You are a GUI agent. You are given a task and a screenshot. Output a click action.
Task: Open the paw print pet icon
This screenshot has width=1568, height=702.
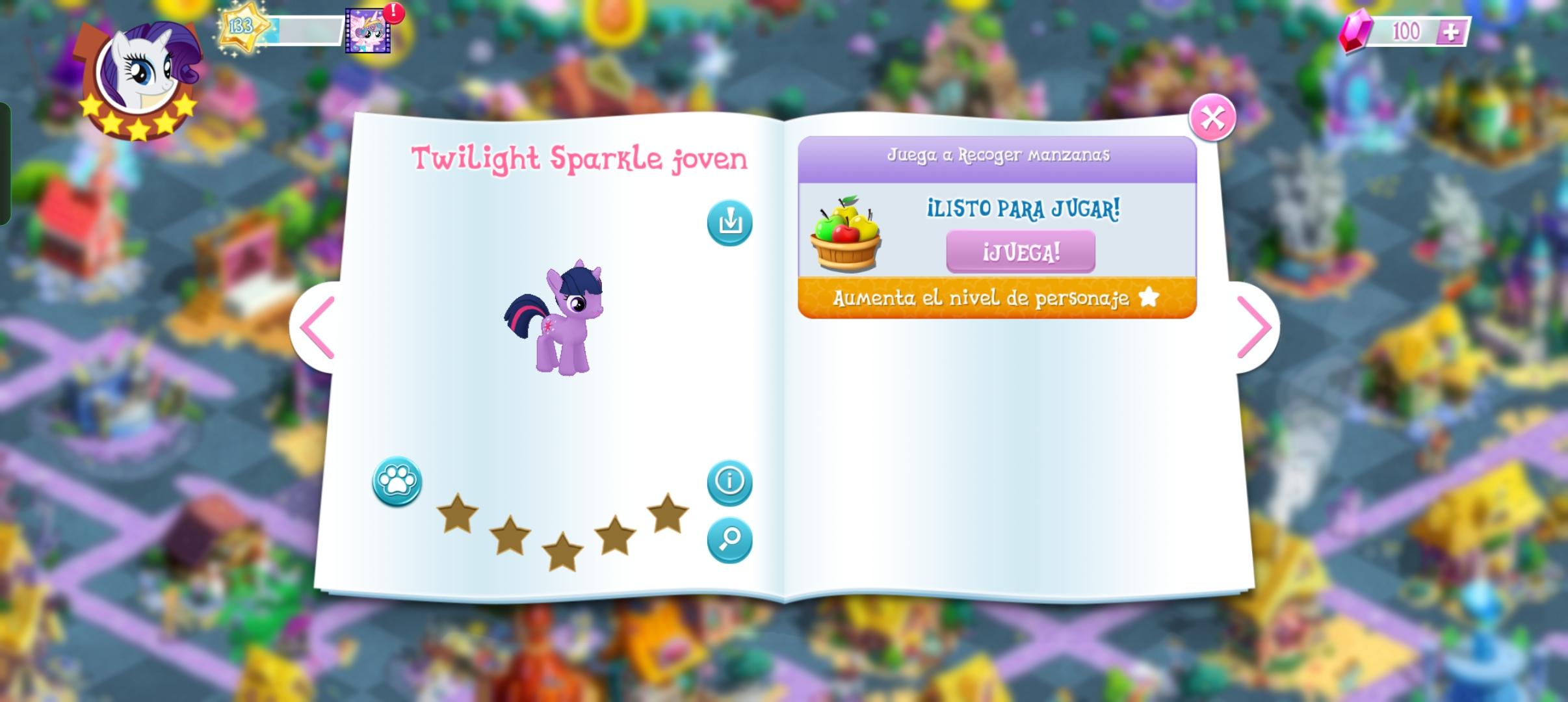tap(398, 482)
